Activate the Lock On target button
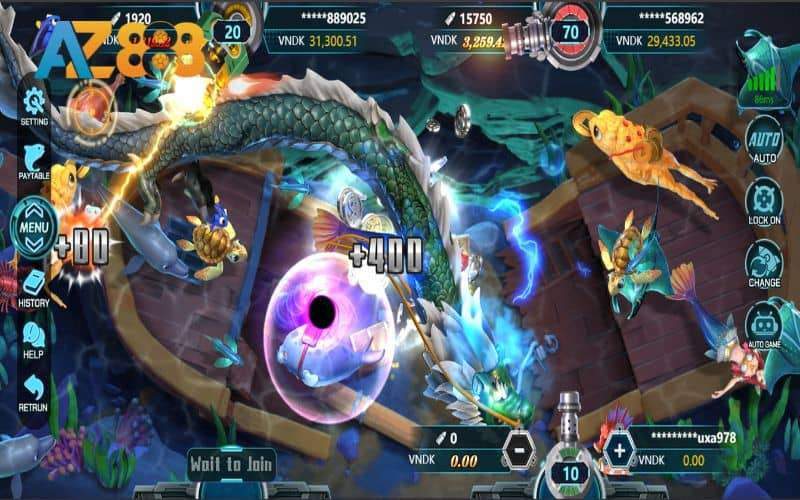 tap(764, 201)
